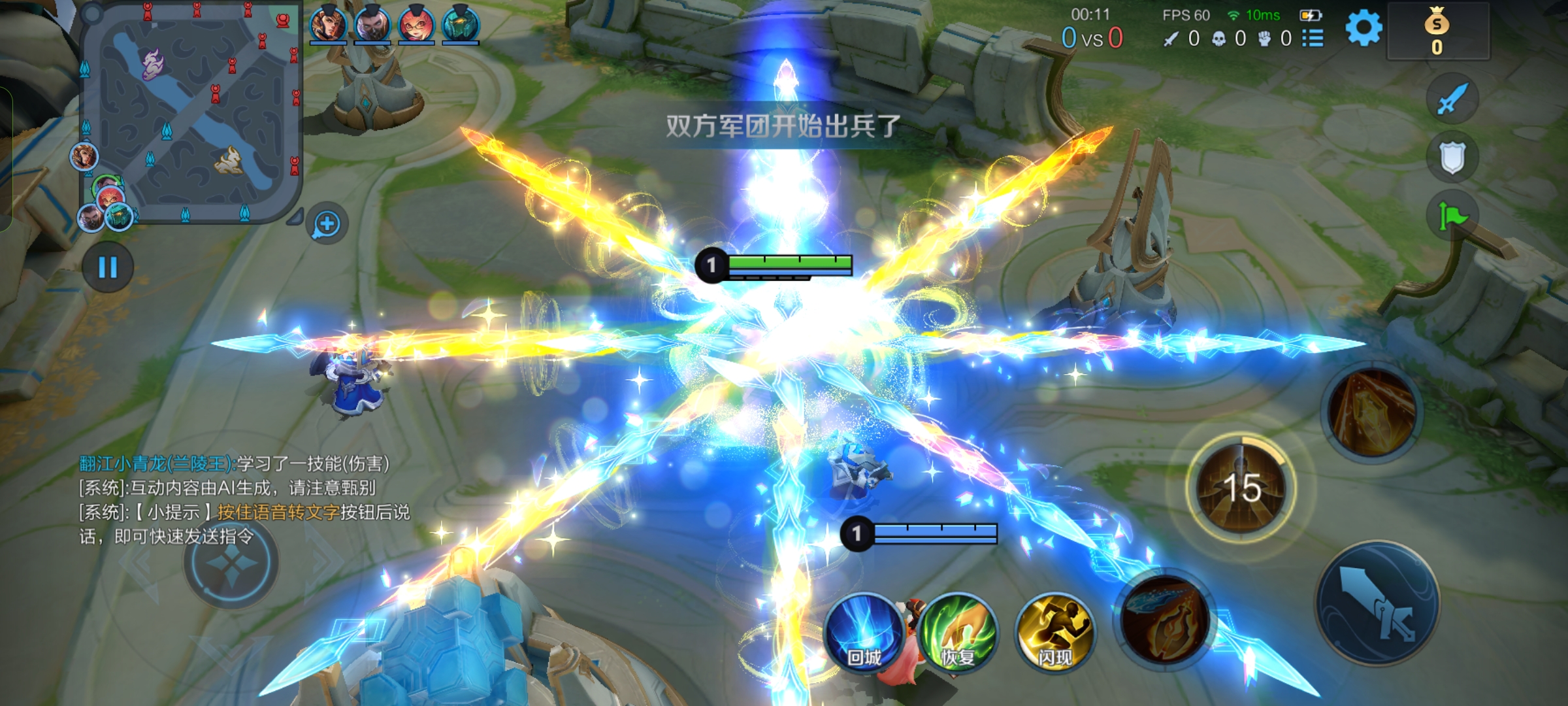Send the blue sword attack signal
The width and height of the screenshot is (1568, 706).
1452,99
